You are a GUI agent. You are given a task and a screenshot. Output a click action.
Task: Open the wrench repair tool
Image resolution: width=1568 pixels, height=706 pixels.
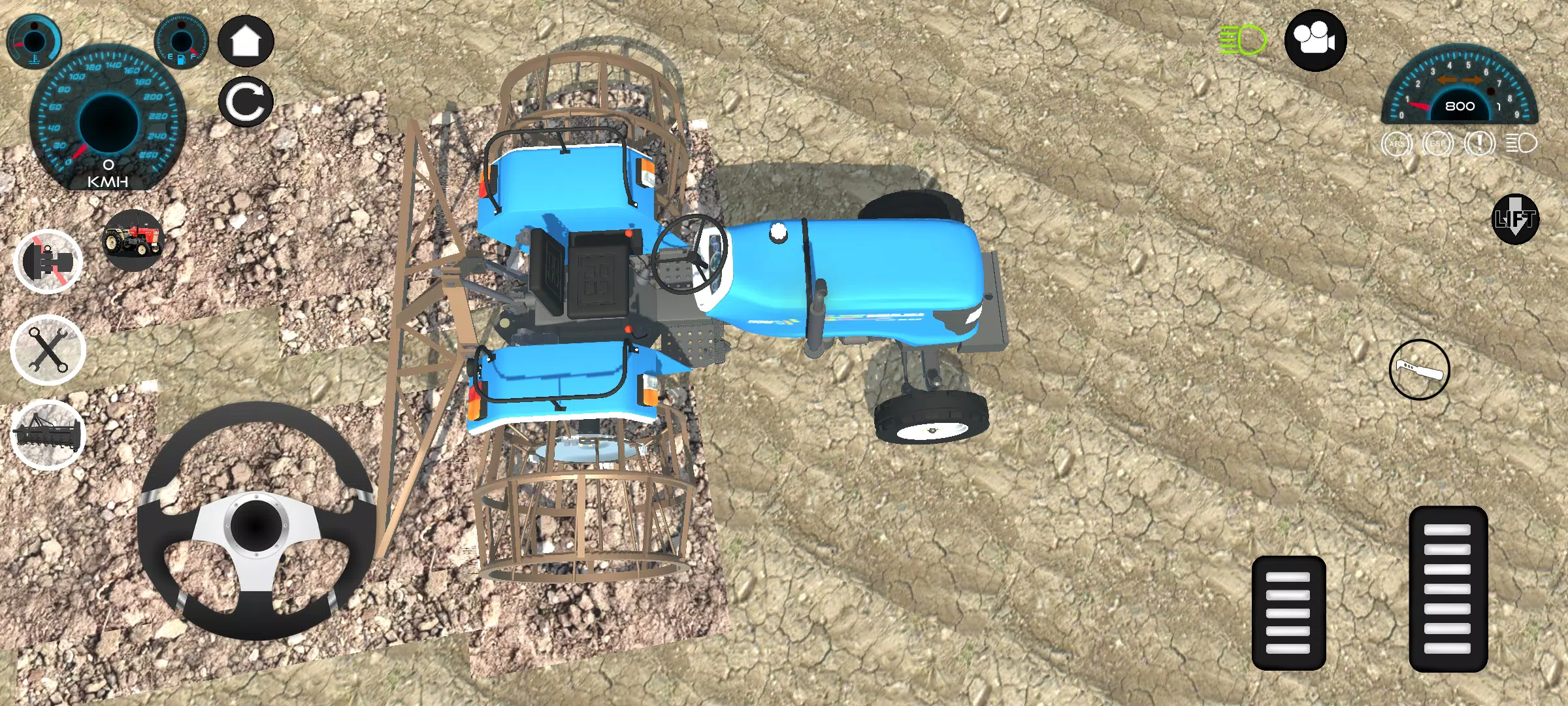click(x=49, y=350)
